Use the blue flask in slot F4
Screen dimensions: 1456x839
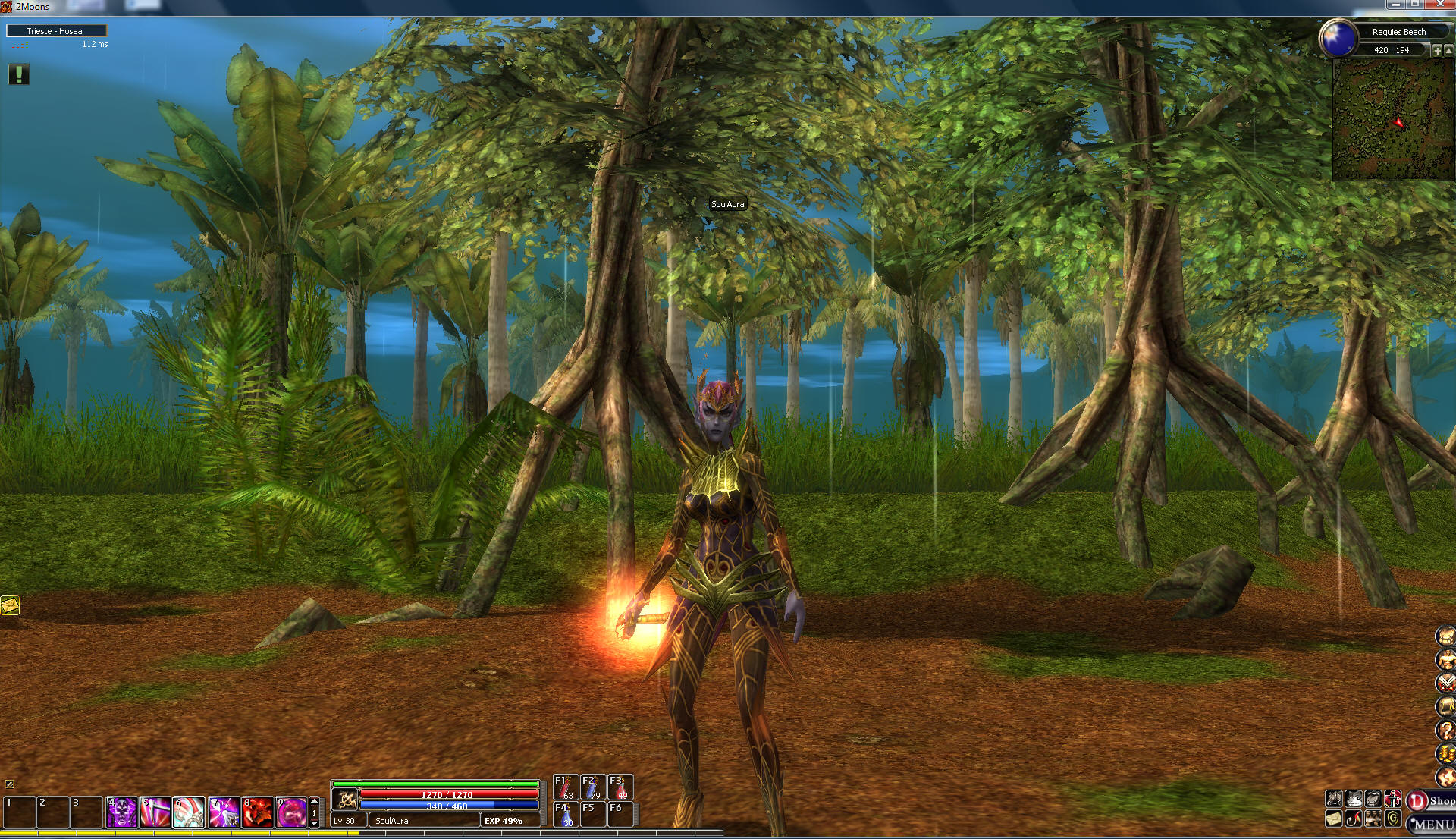565,815
